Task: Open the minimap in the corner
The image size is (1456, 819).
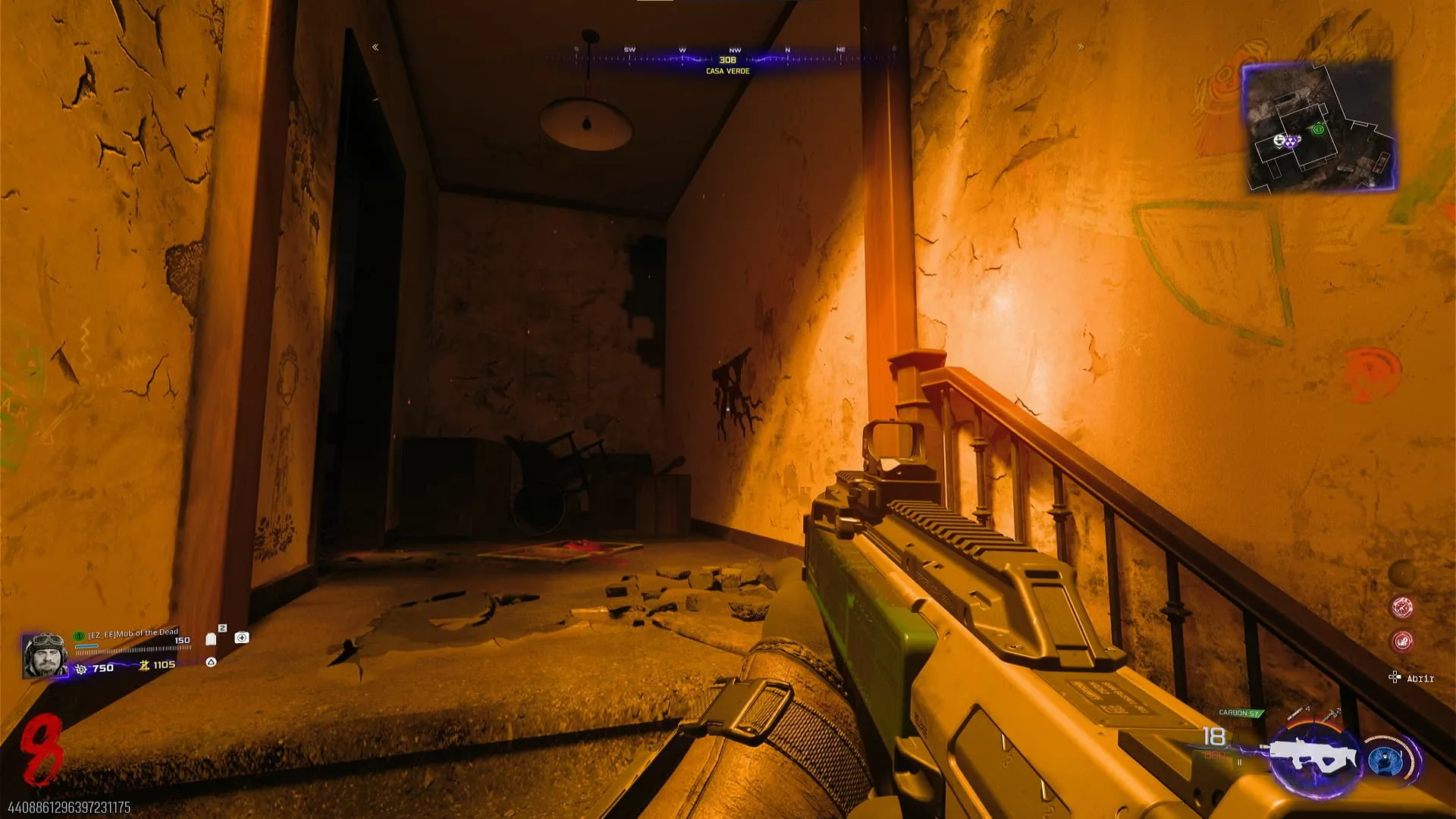Action: point(1319,126)
